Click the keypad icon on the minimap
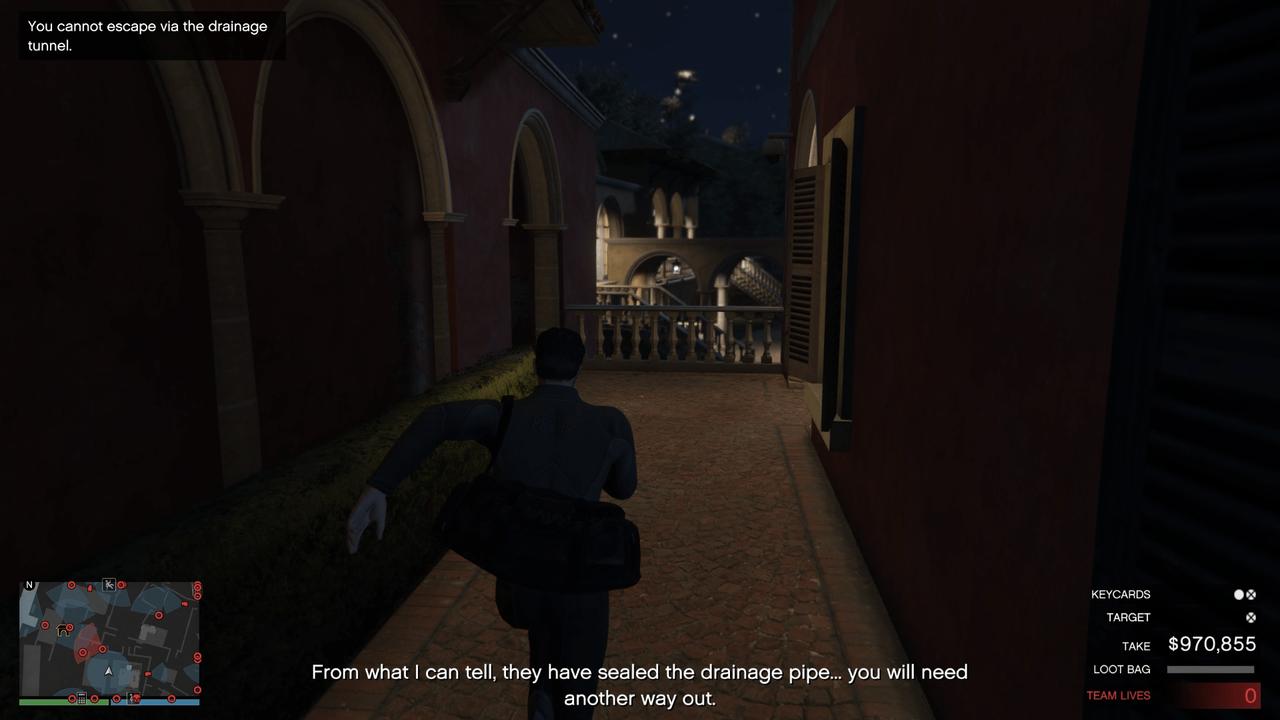 tap(81, 698)
